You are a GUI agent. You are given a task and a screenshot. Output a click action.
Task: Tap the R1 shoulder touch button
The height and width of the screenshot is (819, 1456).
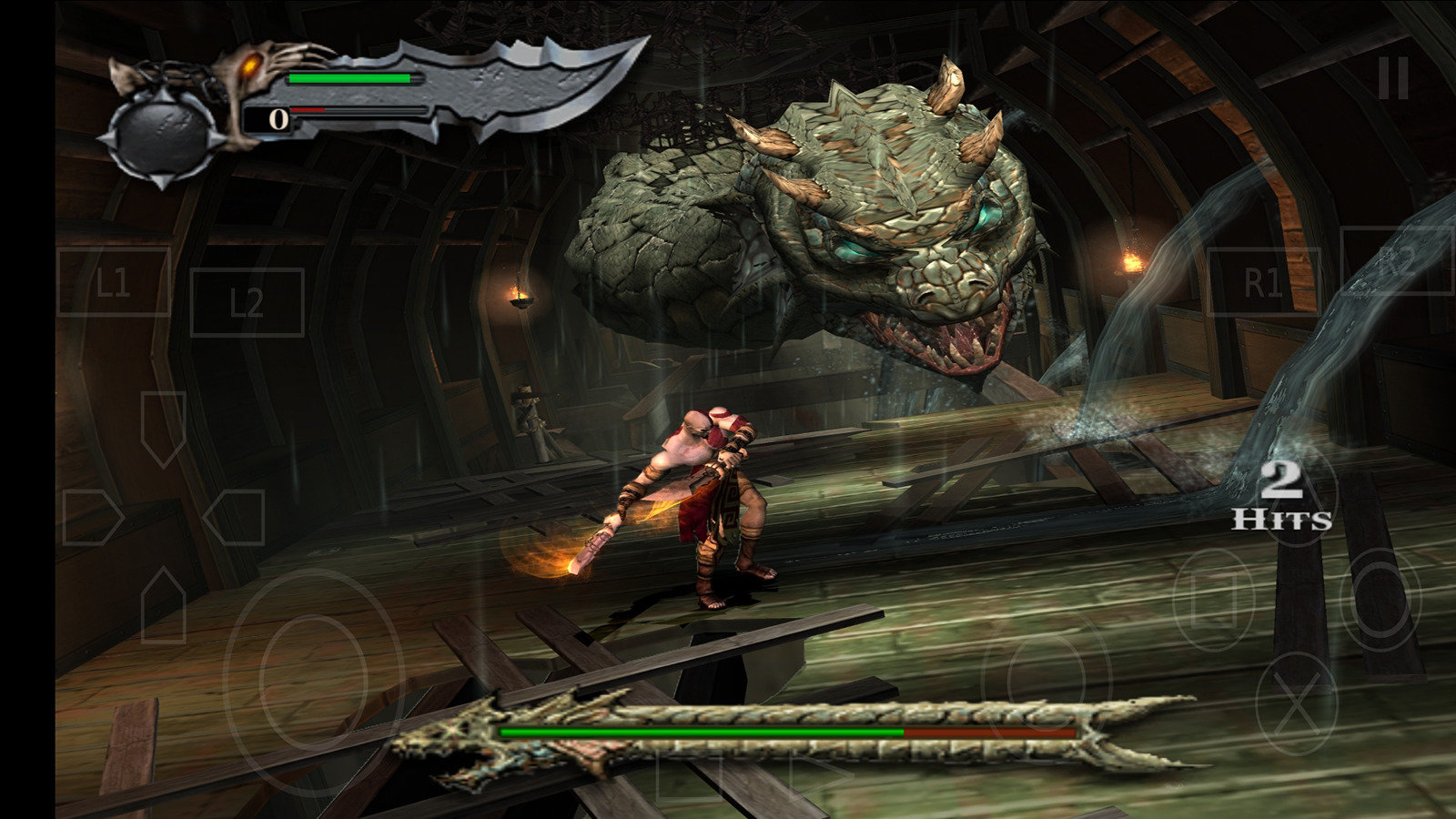coord(1263,282)
